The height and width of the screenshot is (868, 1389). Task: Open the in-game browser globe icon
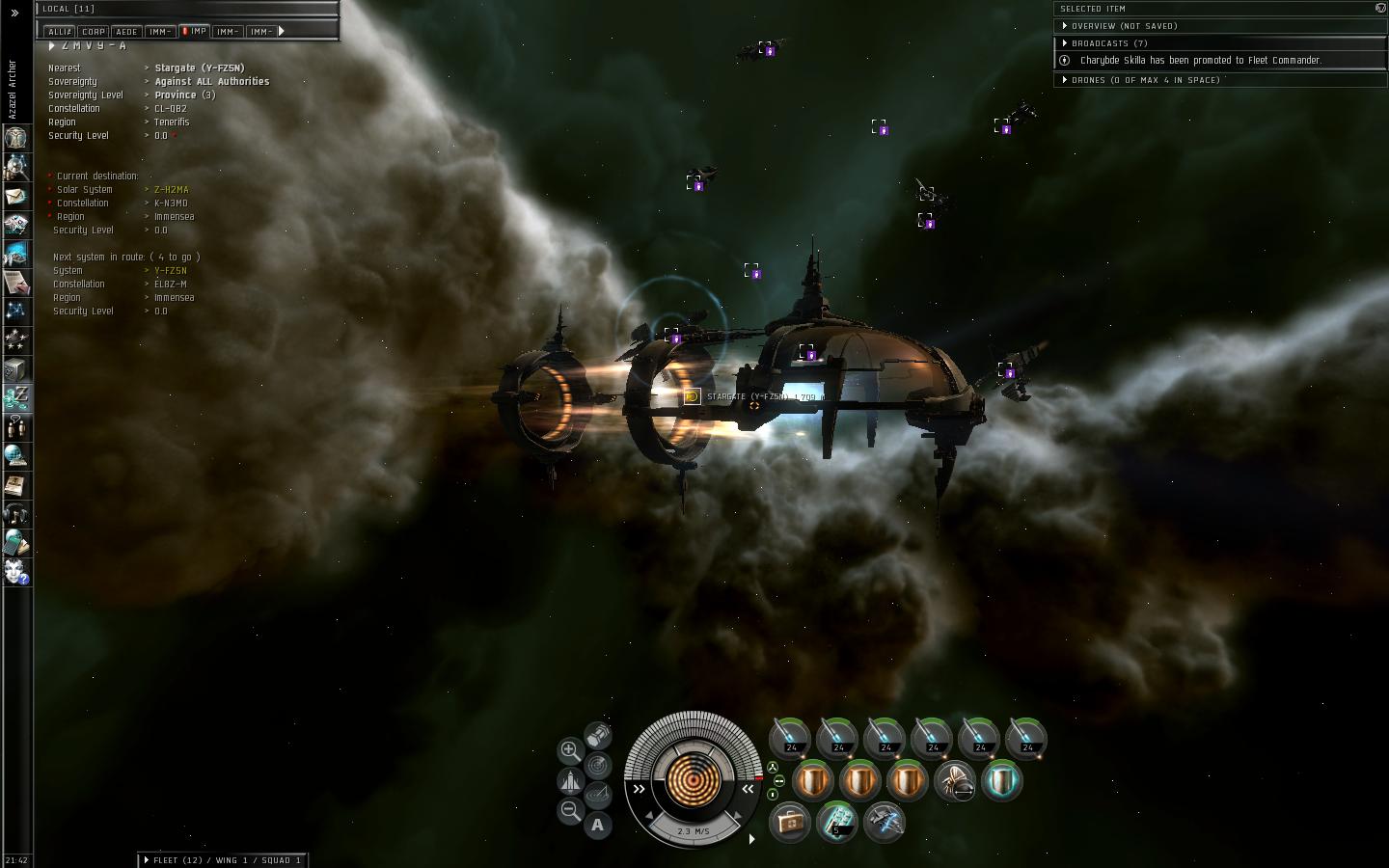coord(16,455)
